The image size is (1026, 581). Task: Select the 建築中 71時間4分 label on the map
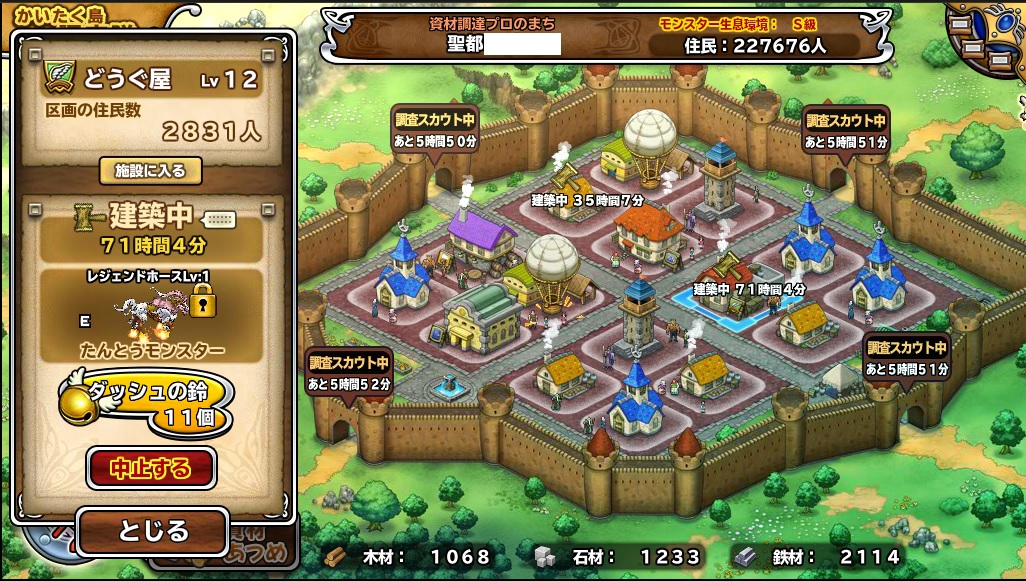[x=749, y=289]
